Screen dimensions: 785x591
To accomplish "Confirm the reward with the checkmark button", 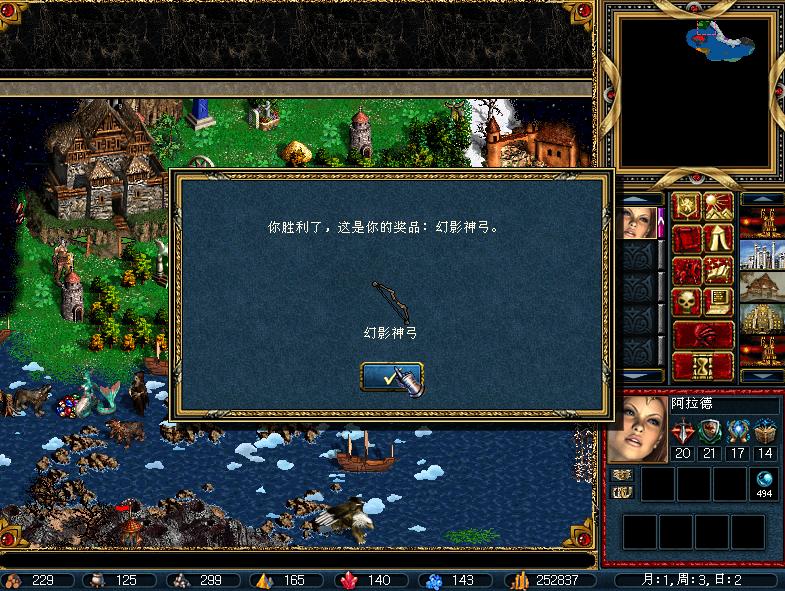I will point(392,376).
